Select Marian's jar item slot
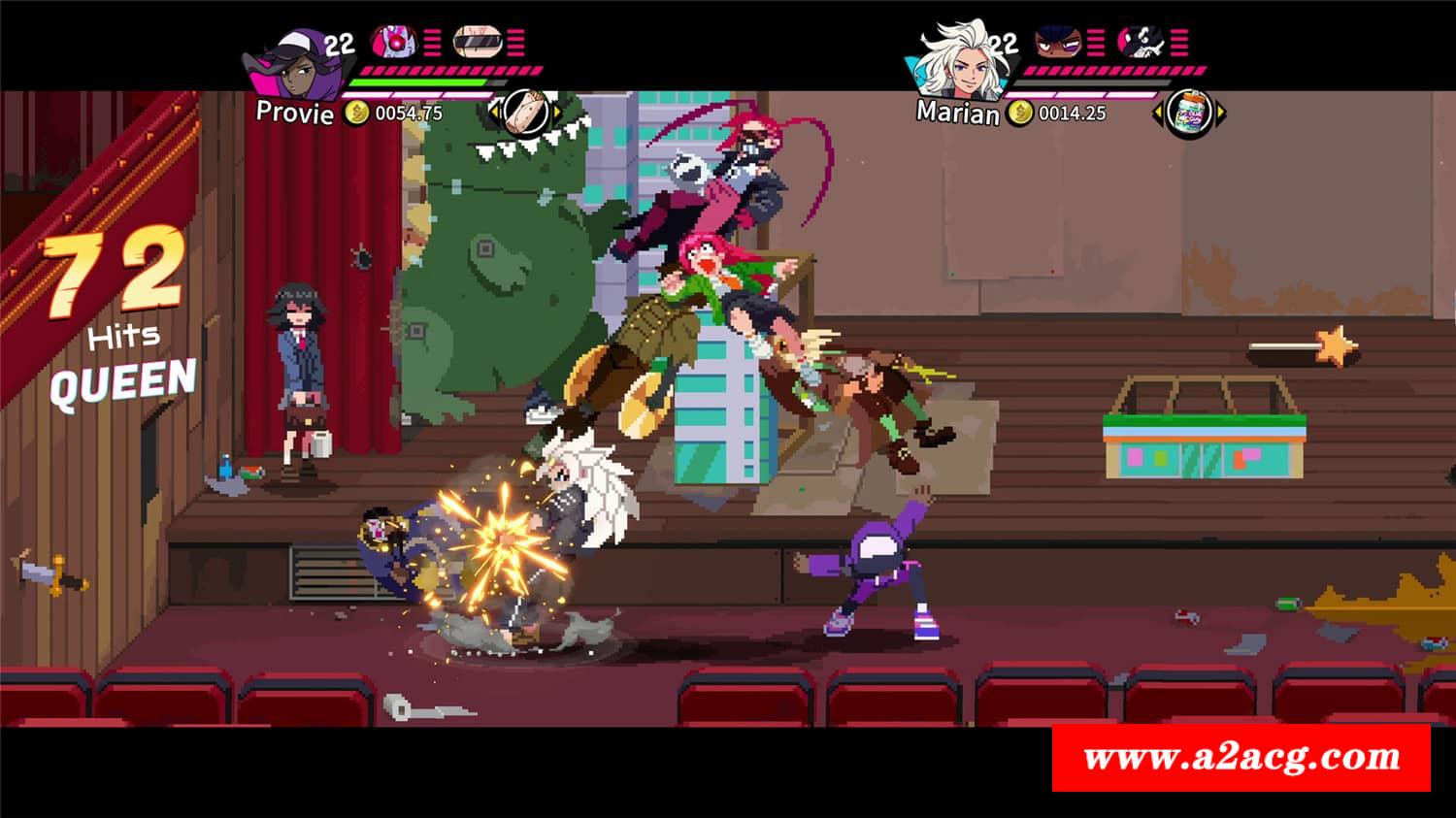Viewport: 1456px width, 818px height. pyautogui.click(x=1189, y=114)
